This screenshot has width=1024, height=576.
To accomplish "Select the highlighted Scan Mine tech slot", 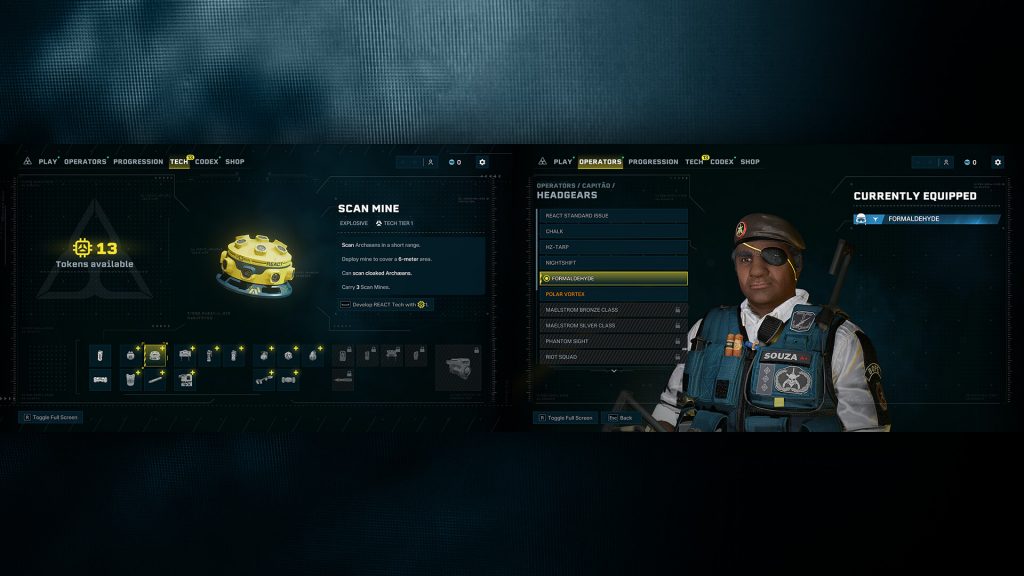I will 154,354.
